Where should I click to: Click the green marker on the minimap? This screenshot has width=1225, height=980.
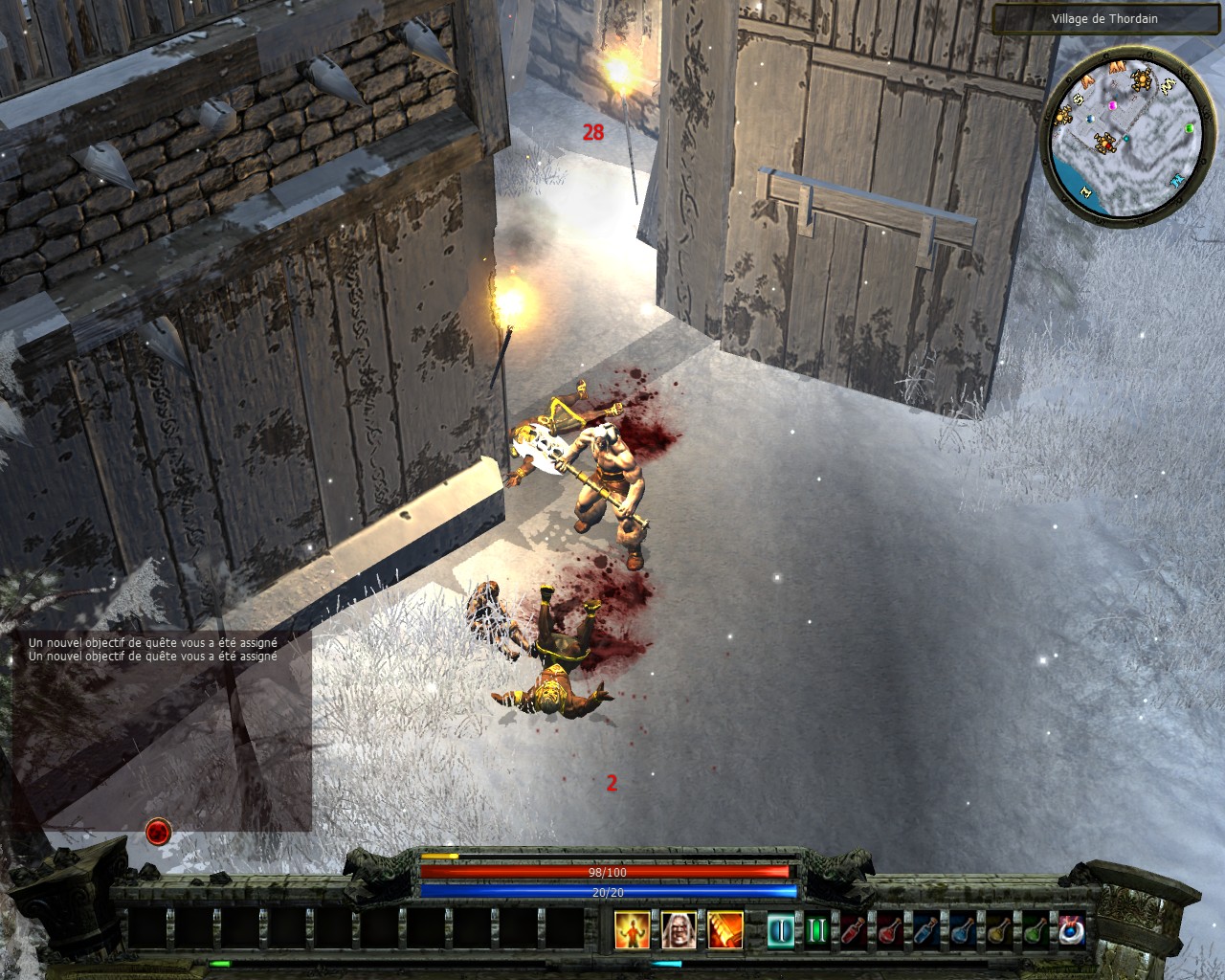coord(1190,128)
